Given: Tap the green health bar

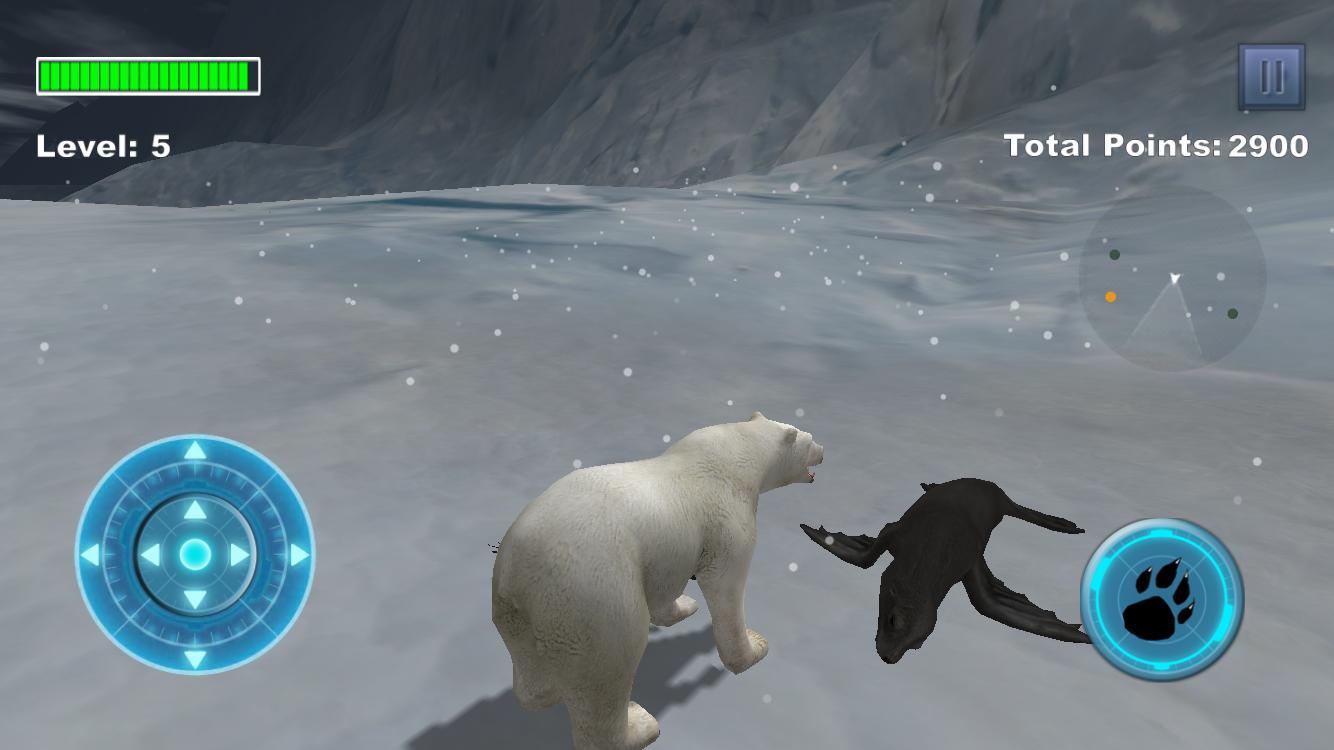Looking at the screenshot, I should click(146, 73).
